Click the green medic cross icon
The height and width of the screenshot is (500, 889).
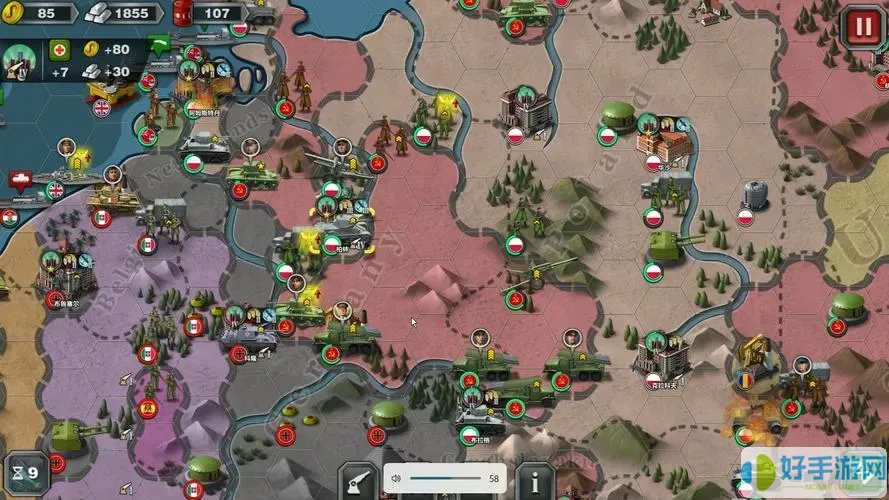tap(60, 49)
